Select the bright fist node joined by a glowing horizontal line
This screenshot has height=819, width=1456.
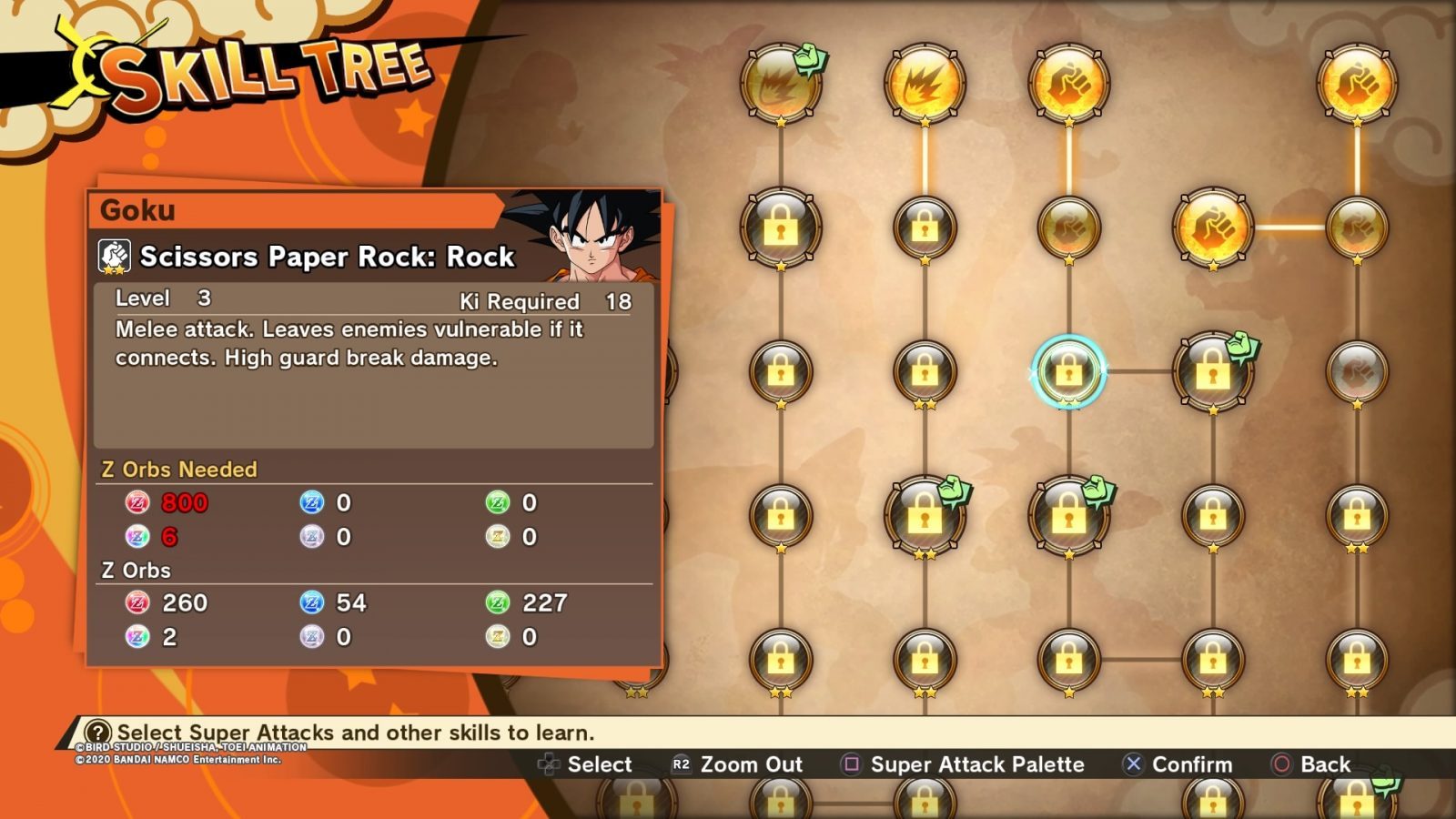[1212, 227]
